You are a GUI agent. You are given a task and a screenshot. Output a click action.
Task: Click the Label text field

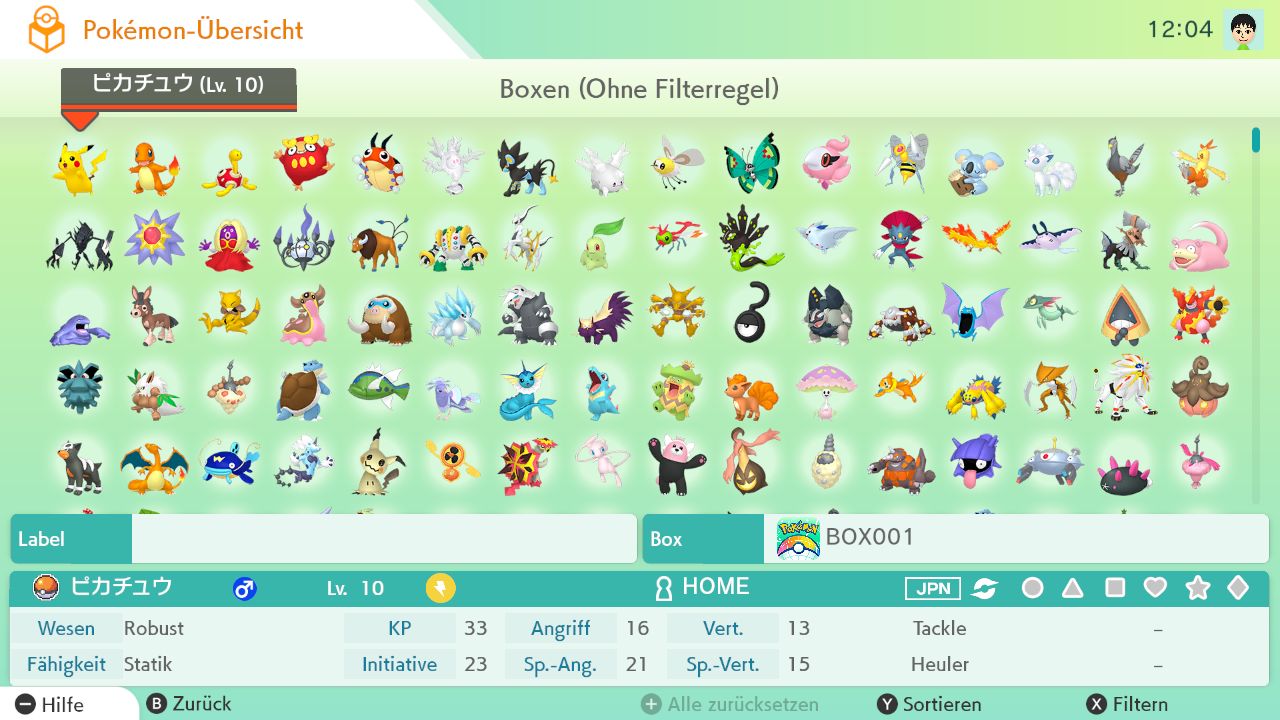(384, 539)
